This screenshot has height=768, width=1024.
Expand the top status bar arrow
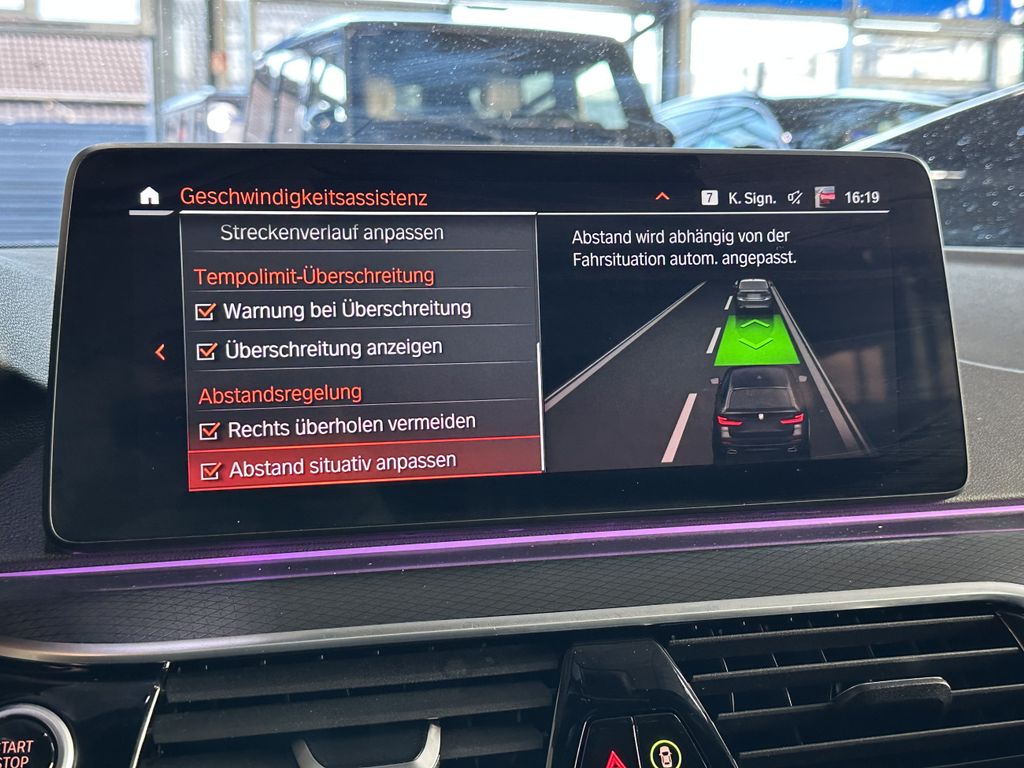pyautogui.click(x=662, y=196)
